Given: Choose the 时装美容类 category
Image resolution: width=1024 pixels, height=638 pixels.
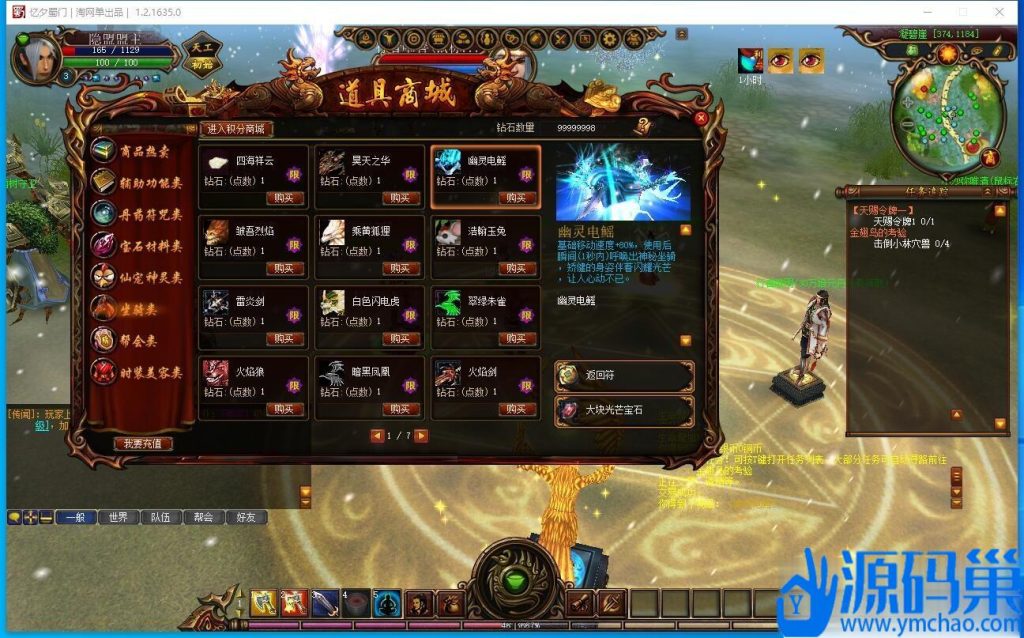Looking at the screenshot, I should pos(141,372).
